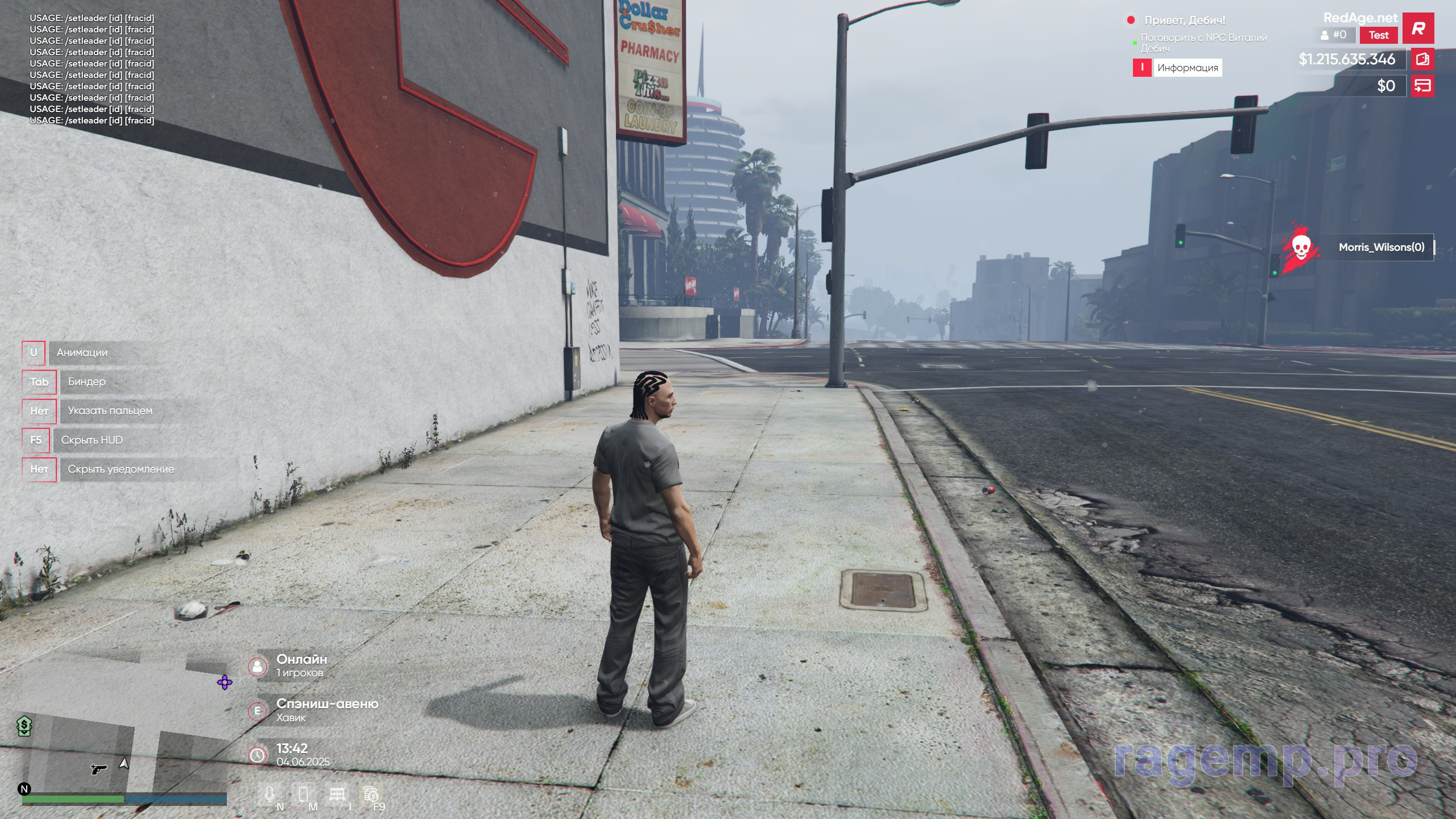
Task: Toggle the microphone voice chat icon
Action: point(270,794)
